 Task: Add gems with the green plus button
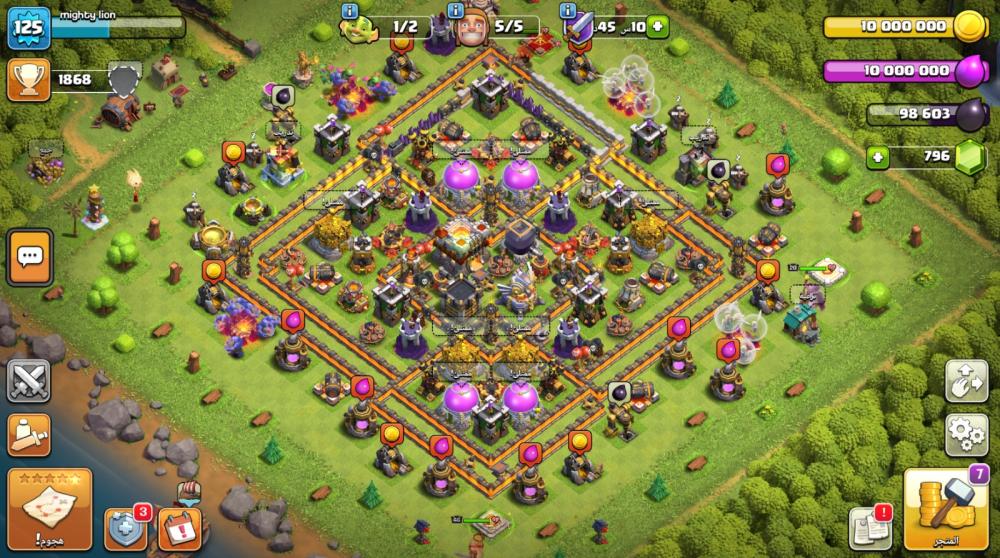878,157
